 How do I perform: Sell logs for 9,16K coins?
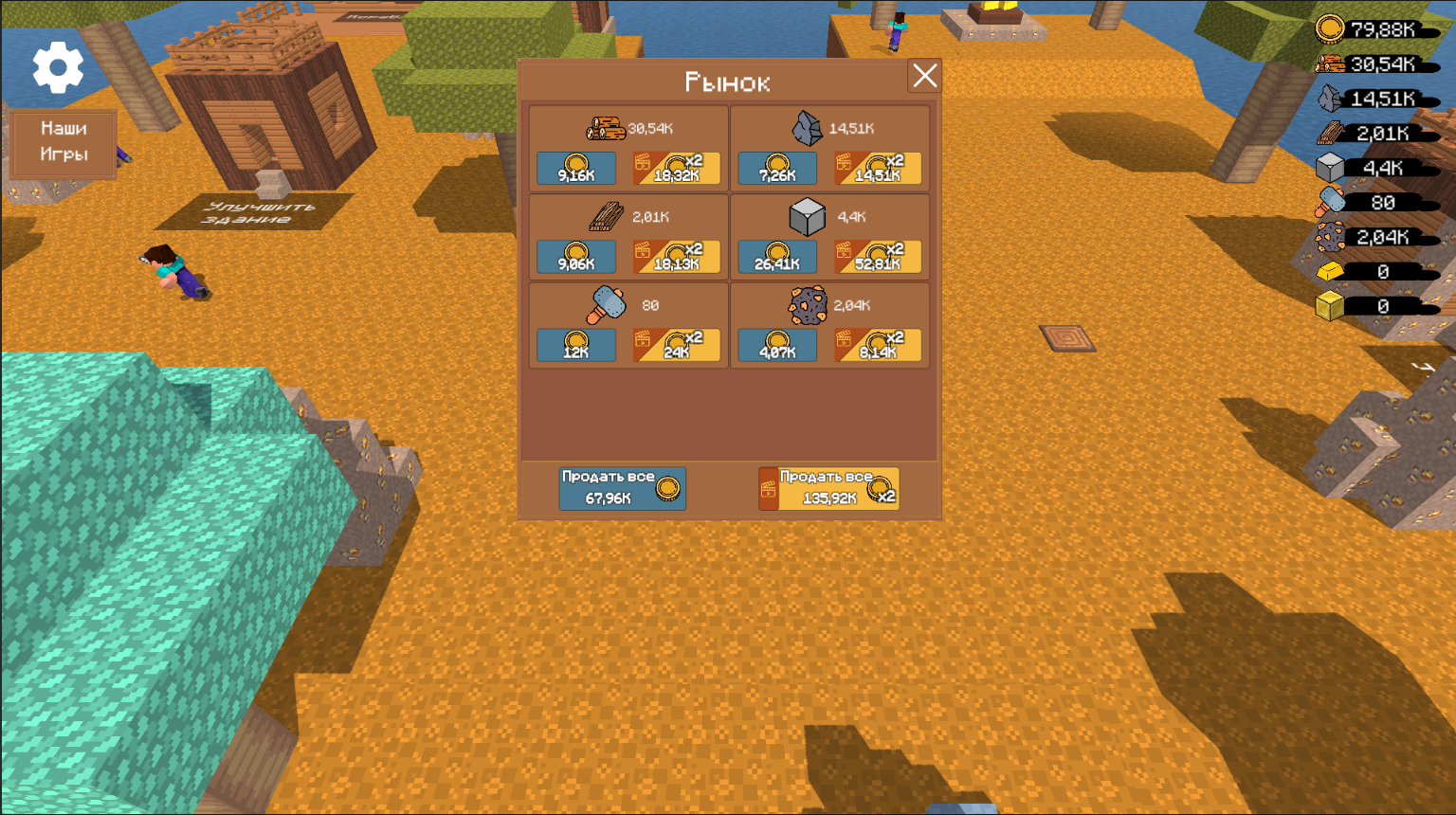tap(575, 168)
